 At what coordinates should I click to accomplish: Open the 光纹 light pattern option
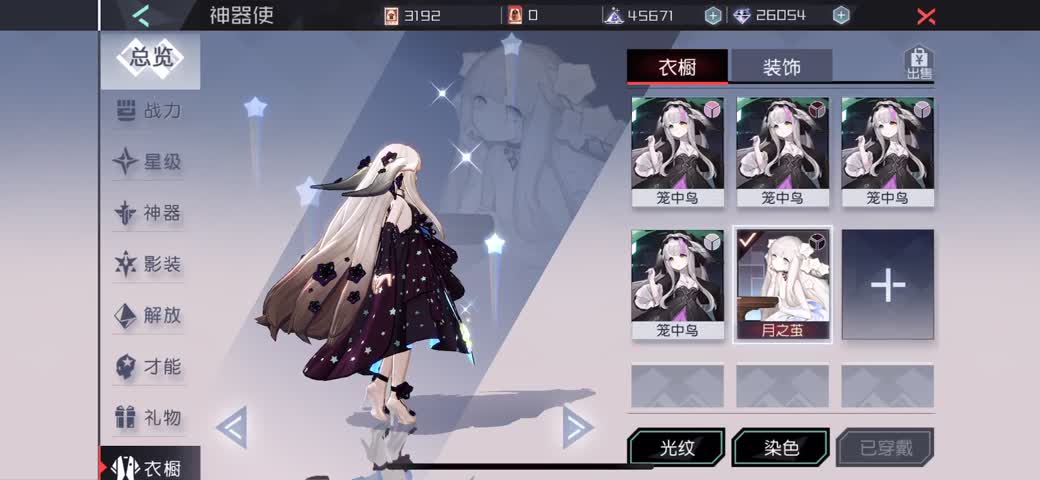pos(677,448)
